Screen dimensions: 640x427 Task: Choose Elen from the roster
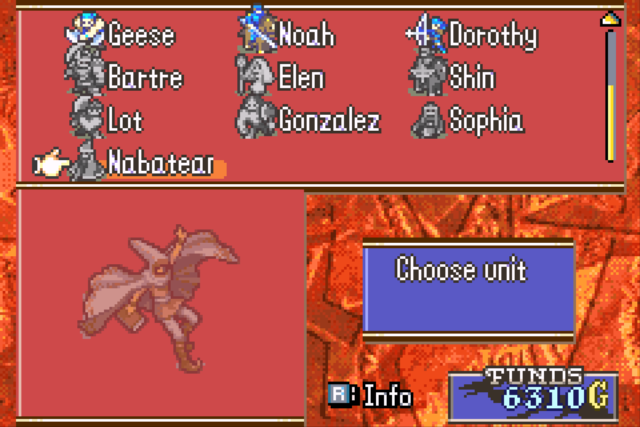click(300, 78)
